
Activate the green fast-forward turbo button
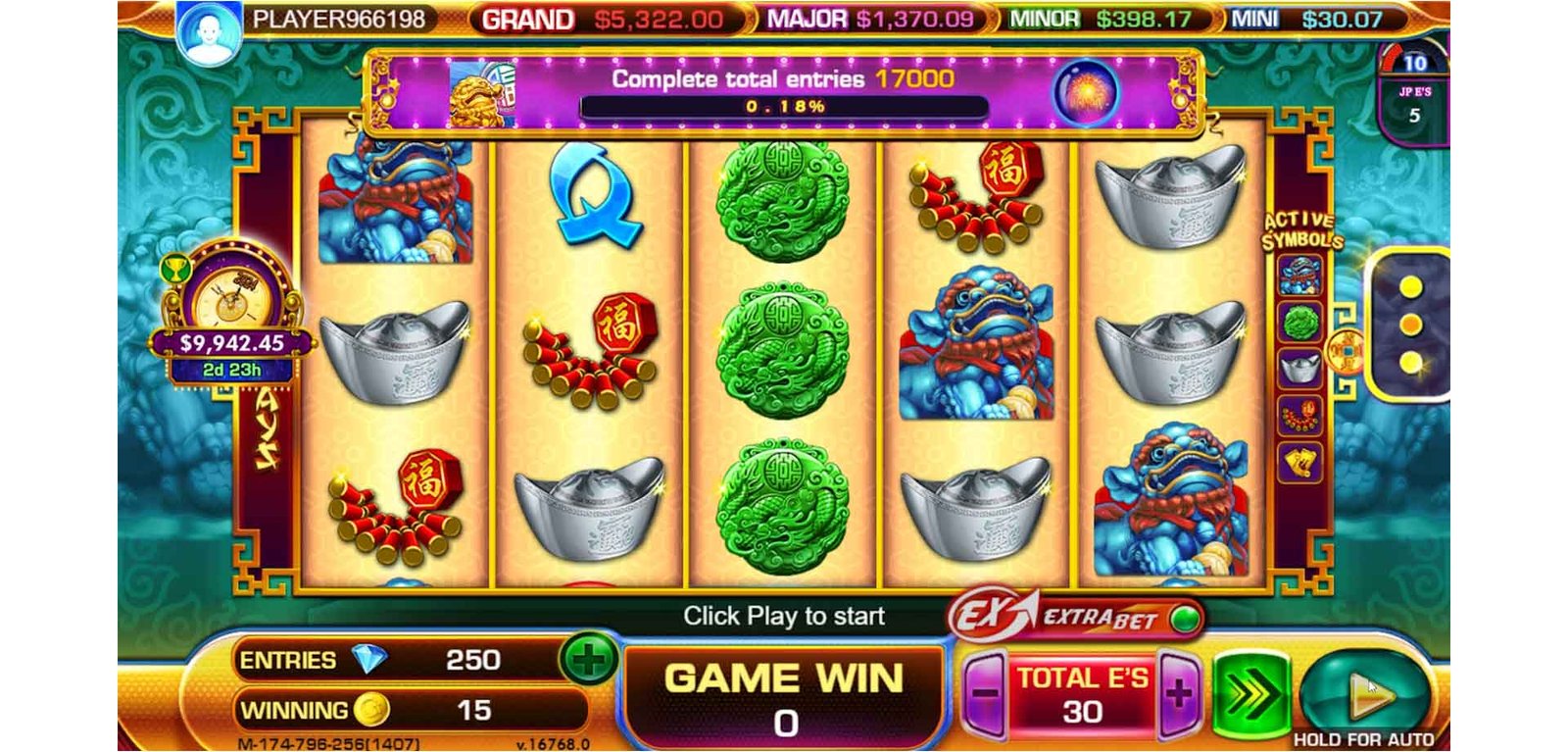[x=1250, y=694]
